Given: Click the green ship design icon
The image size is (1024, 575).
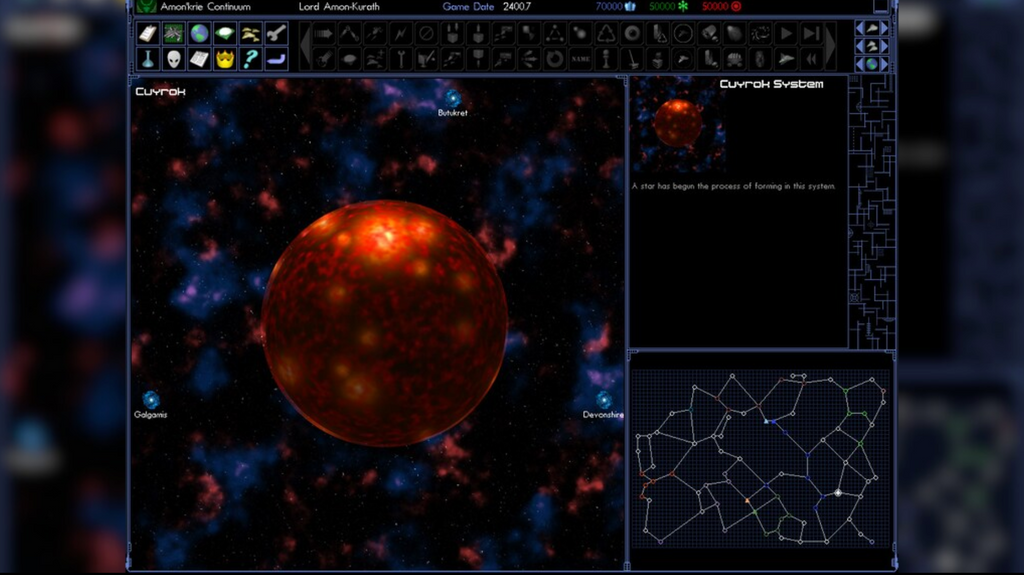Looking at the screenshot, I should point(173,34).
